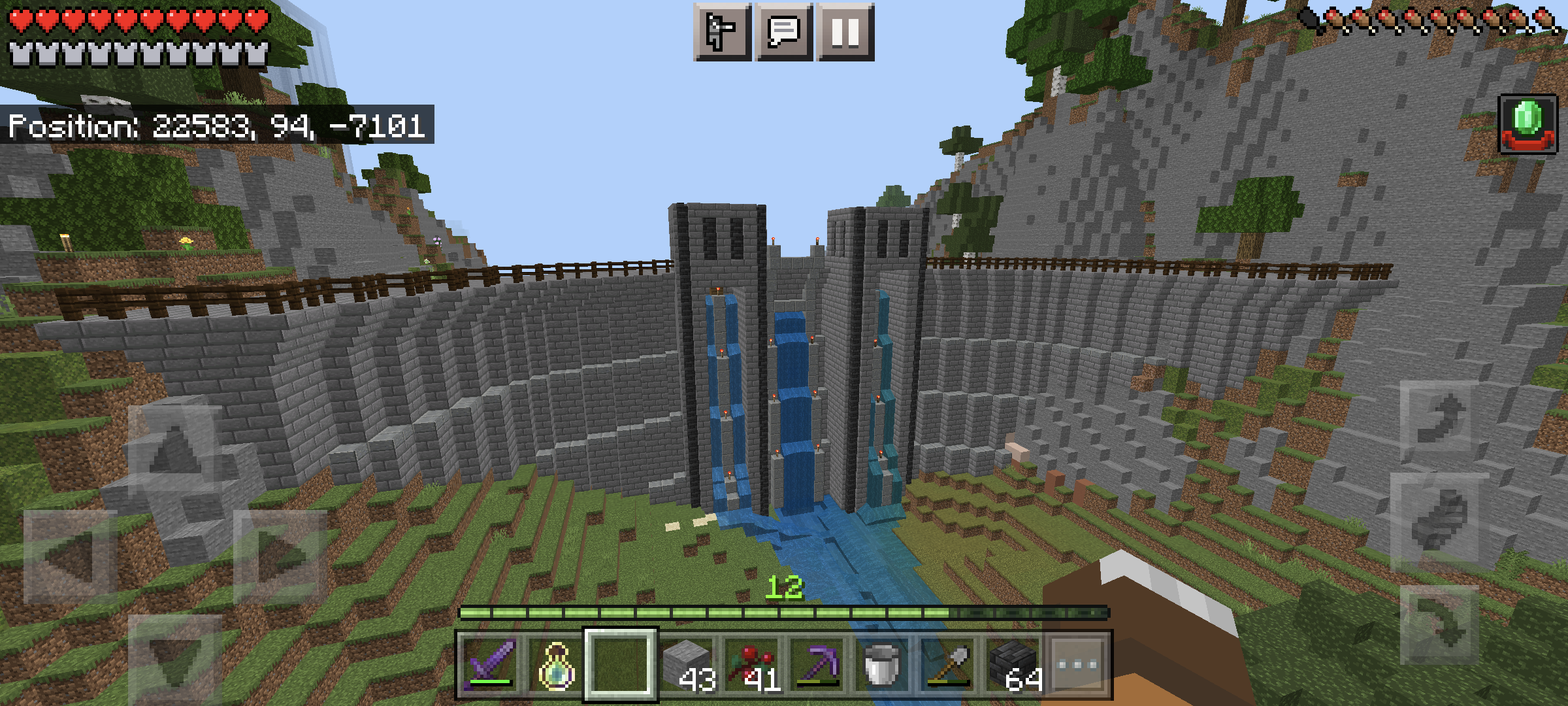Click the green XP progress bar
The image size is (1568, 706).
(784, 612)
